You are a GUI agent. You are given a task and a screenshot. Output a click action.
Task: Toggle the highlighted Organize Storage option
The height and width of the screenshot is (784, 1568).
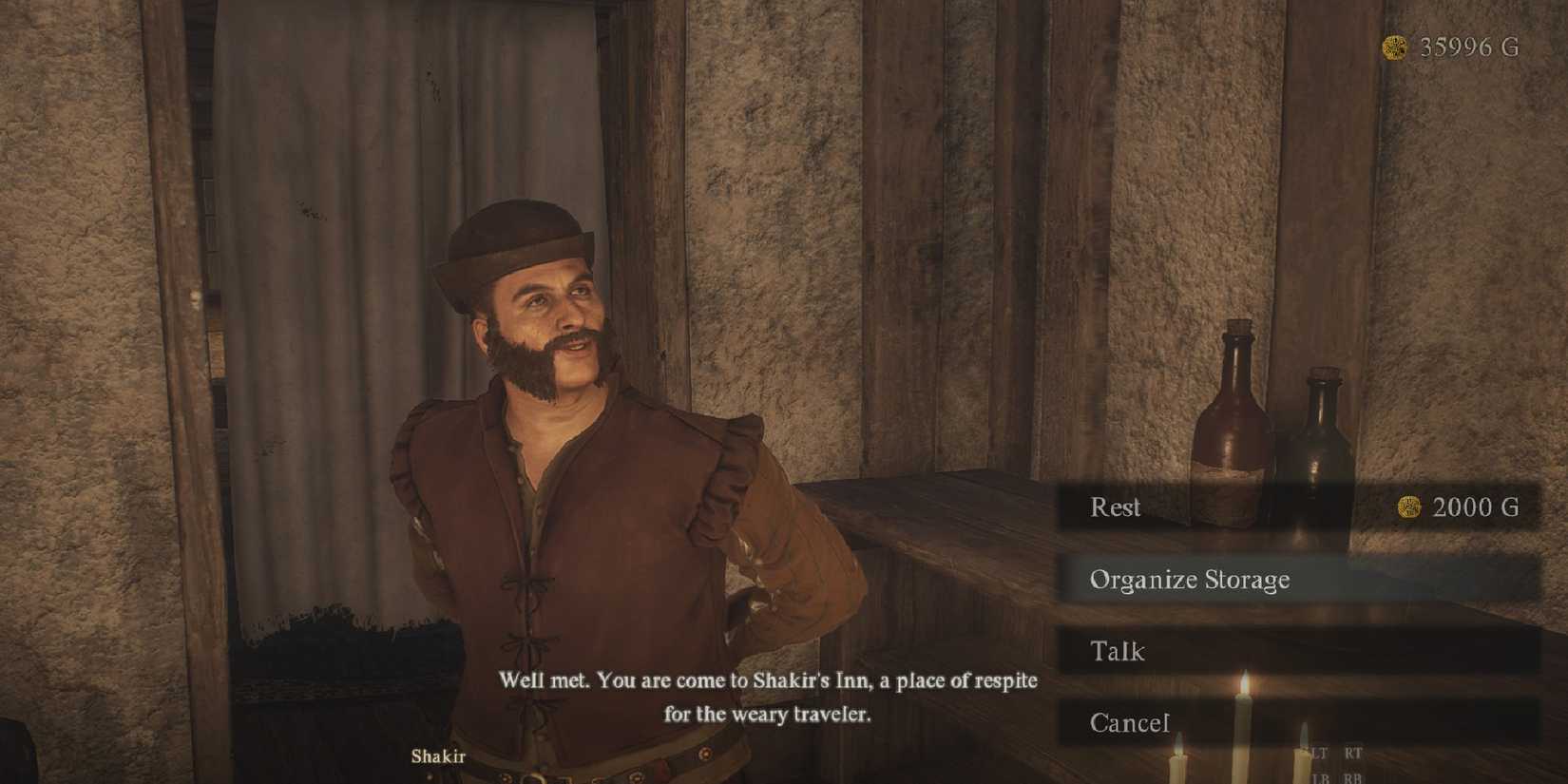(x=1191, y=579)
